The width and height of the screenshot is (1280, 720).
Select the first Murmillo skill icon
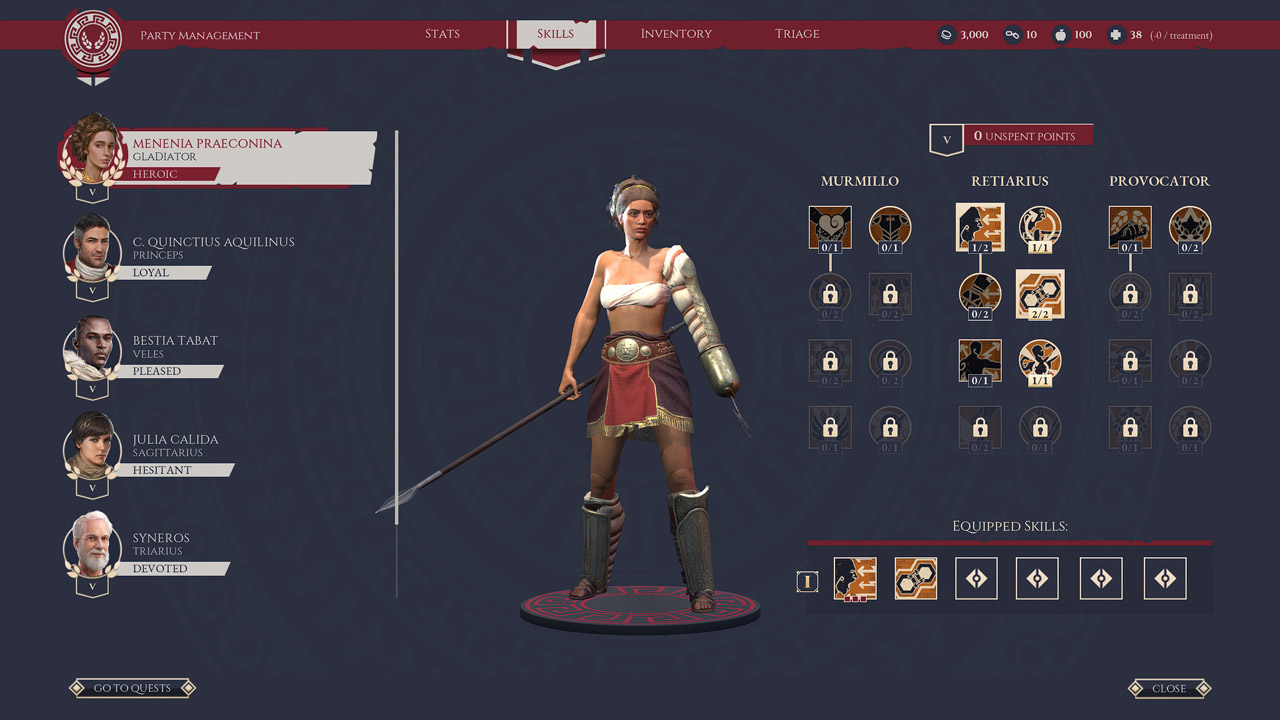click(830, 227)
